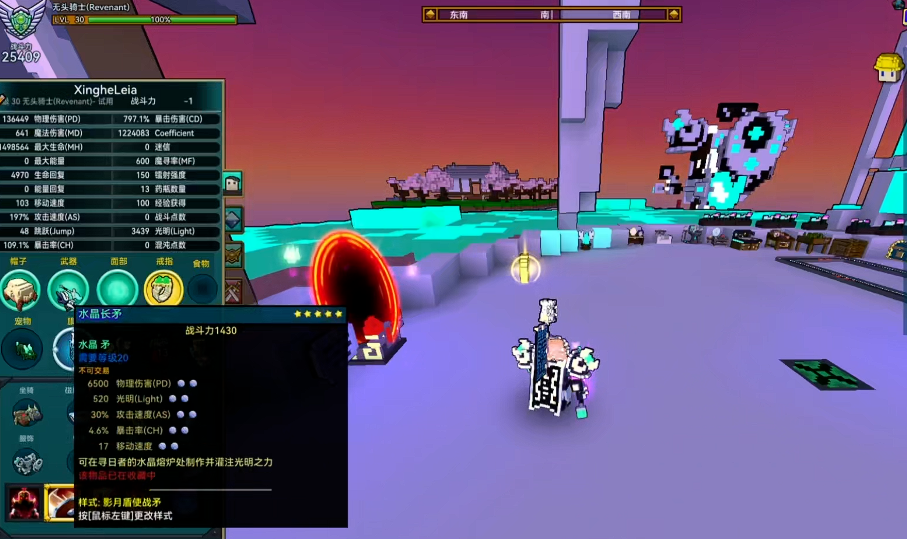The height and width of the screenshot is (539, 907).
Task: Choose the red Revenant skin thumbnail
Action: [x=25, y=501]
